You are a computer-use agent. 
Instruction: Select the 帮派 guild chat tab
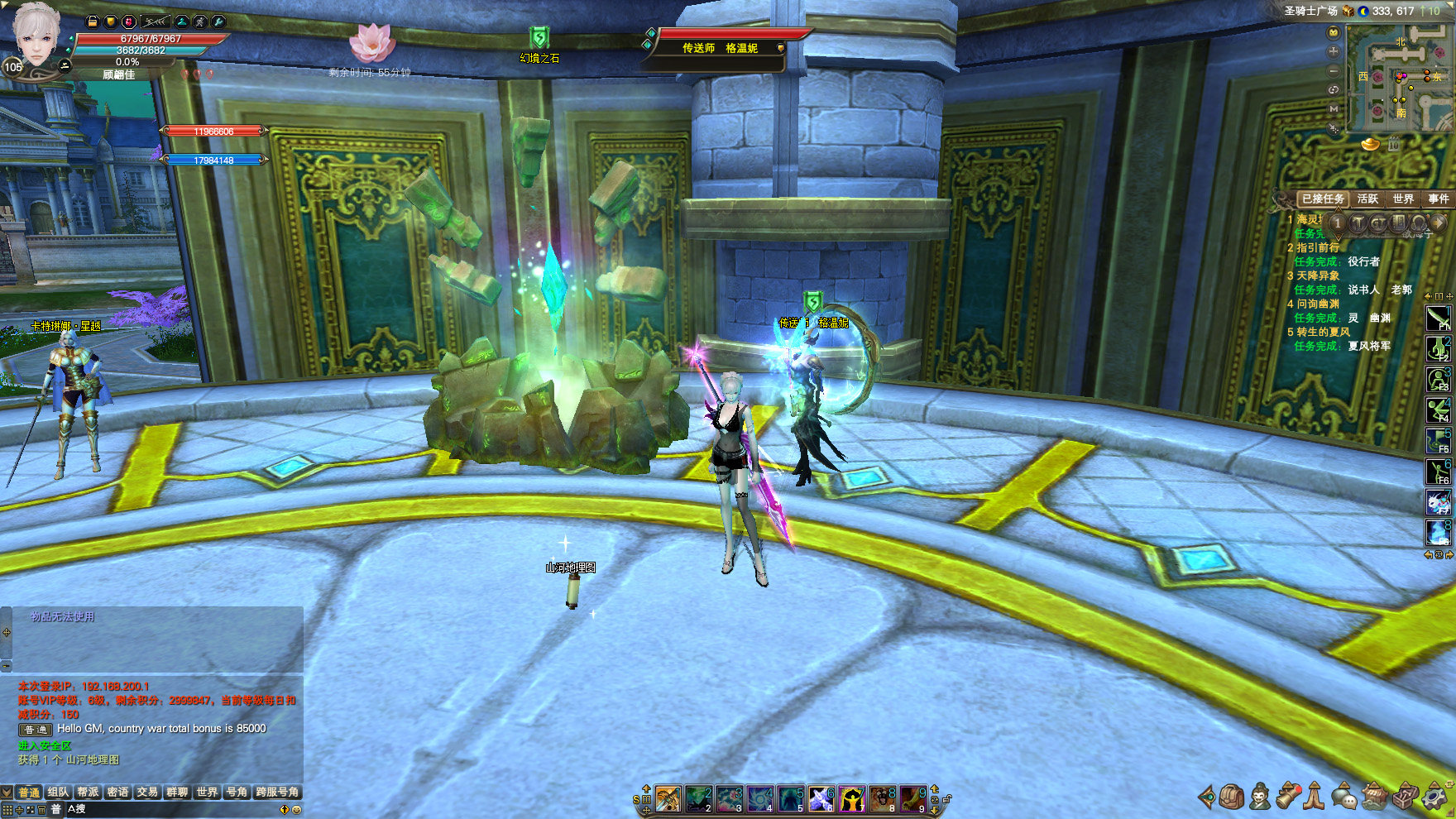tap(88, 792)
